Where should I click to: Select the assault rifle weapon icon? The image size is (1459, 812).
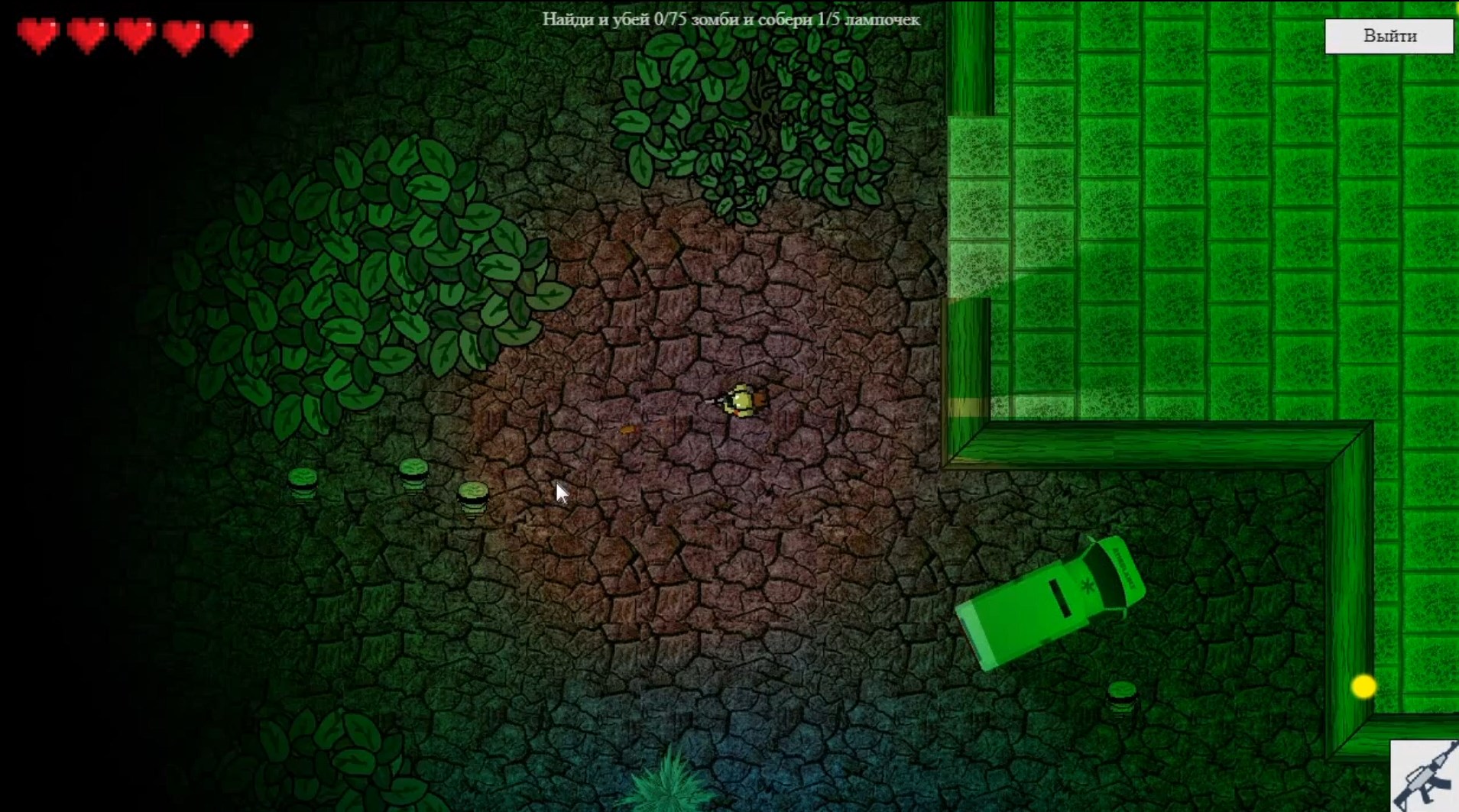(x=1425, y=776)
